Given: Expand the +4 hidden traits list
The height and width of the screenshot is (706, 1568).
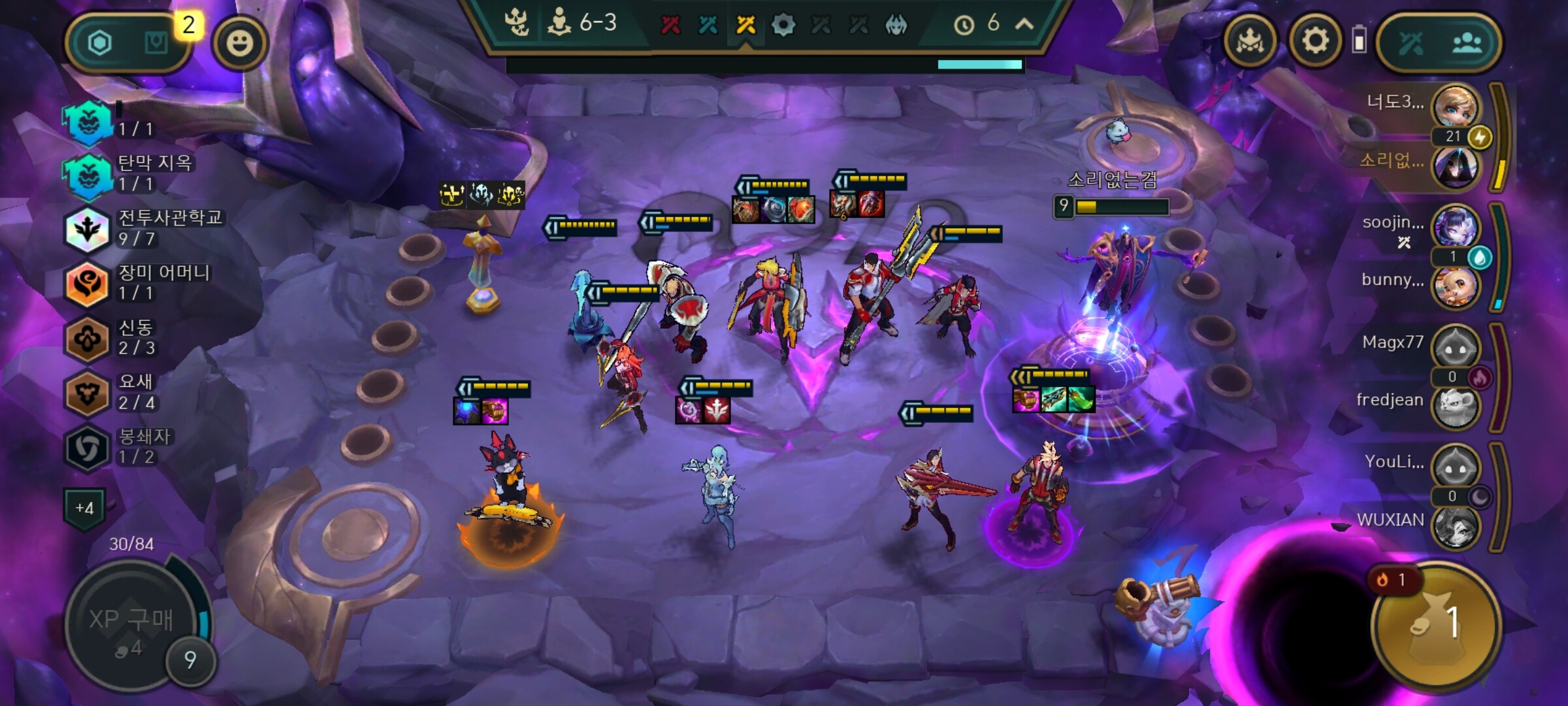Looking at the screenshot, I should pos(84,508).
